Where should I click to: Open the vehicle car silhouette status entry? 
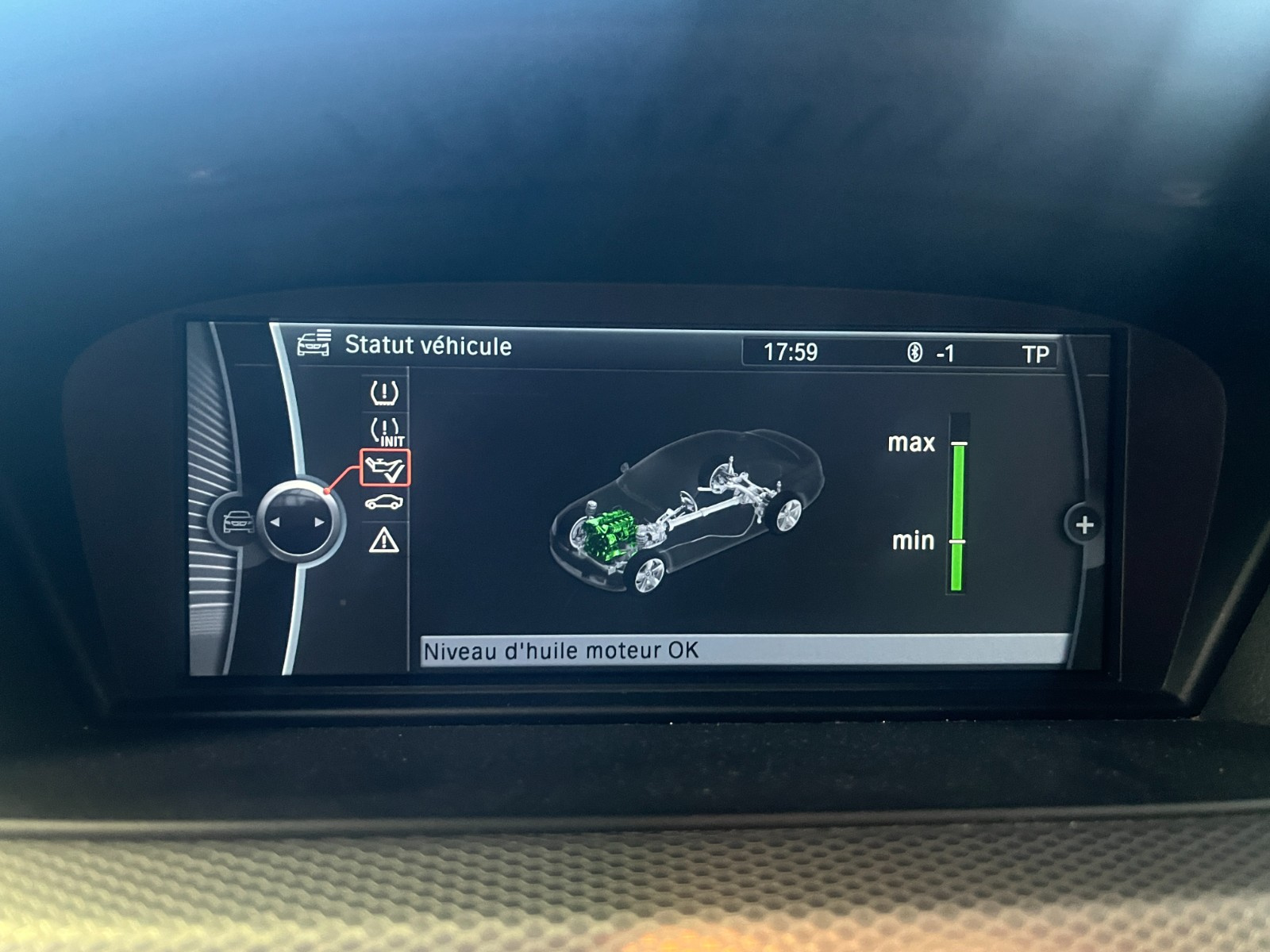[384, 503]
